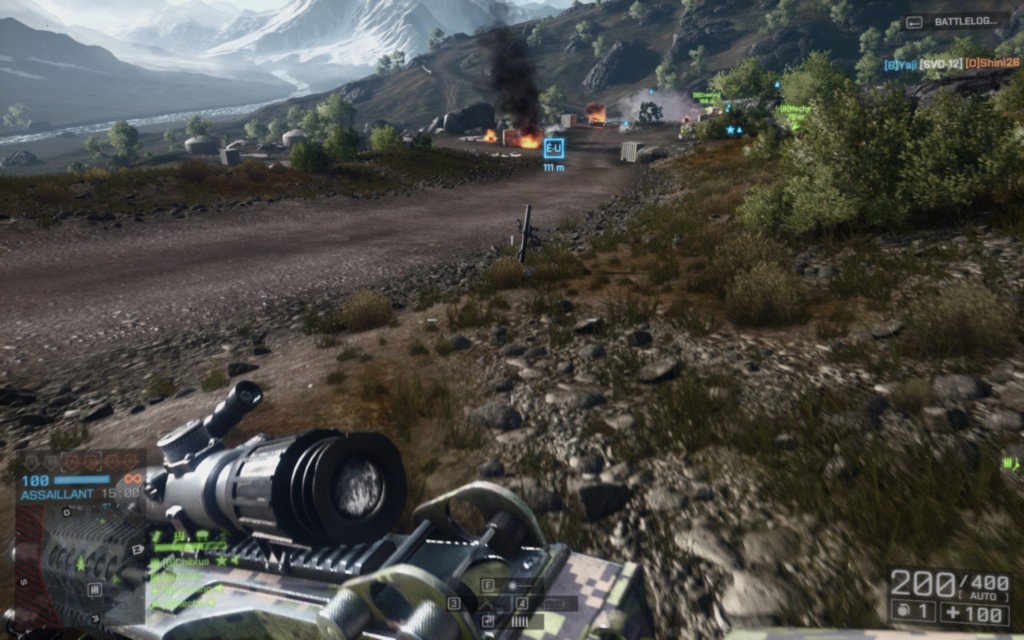Click the E objective marker at 111 m
Viewport: 1024px width, 640px height.
[553, 148]
